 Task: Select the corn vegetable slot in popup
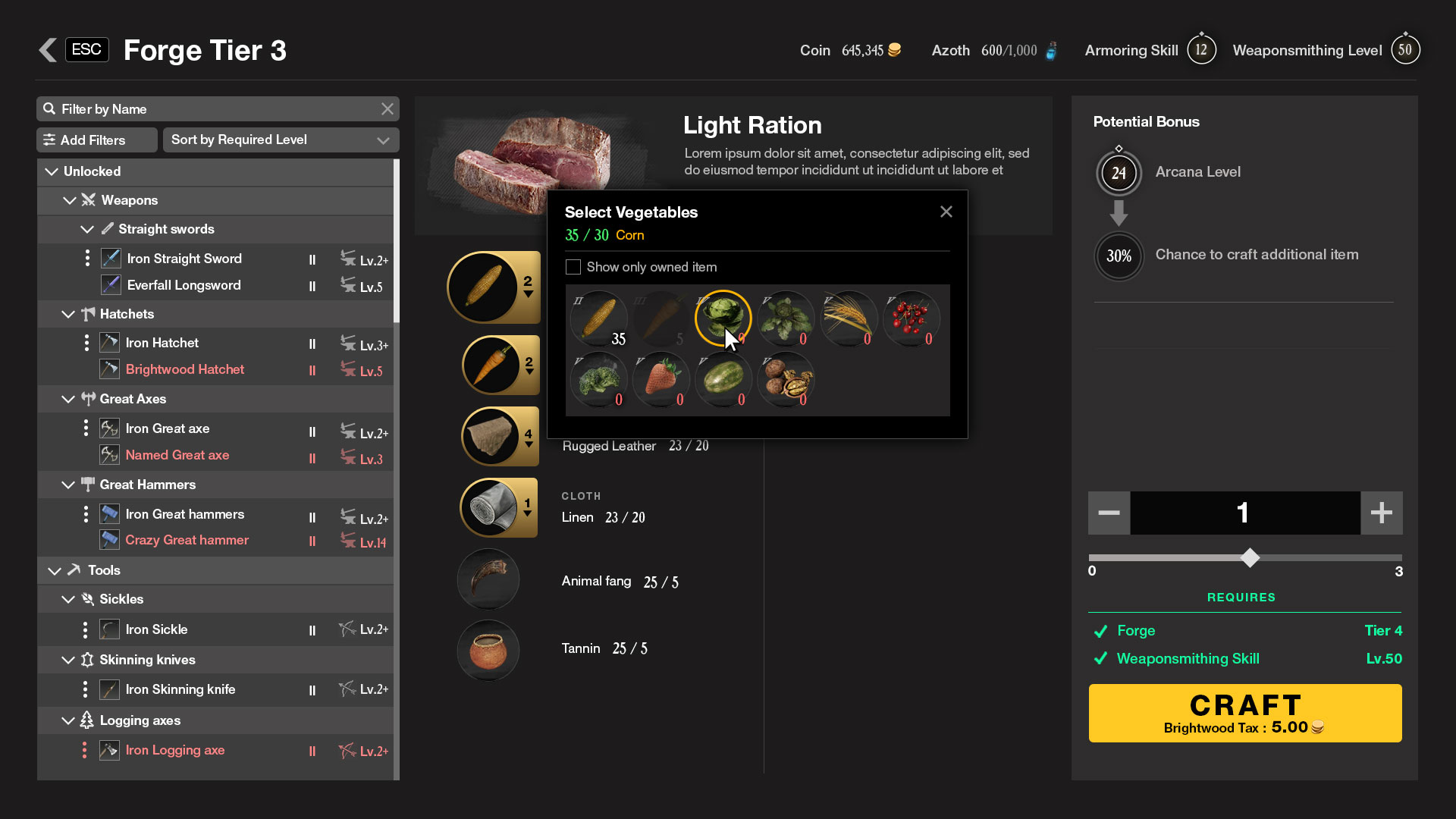tap(598, 318)
